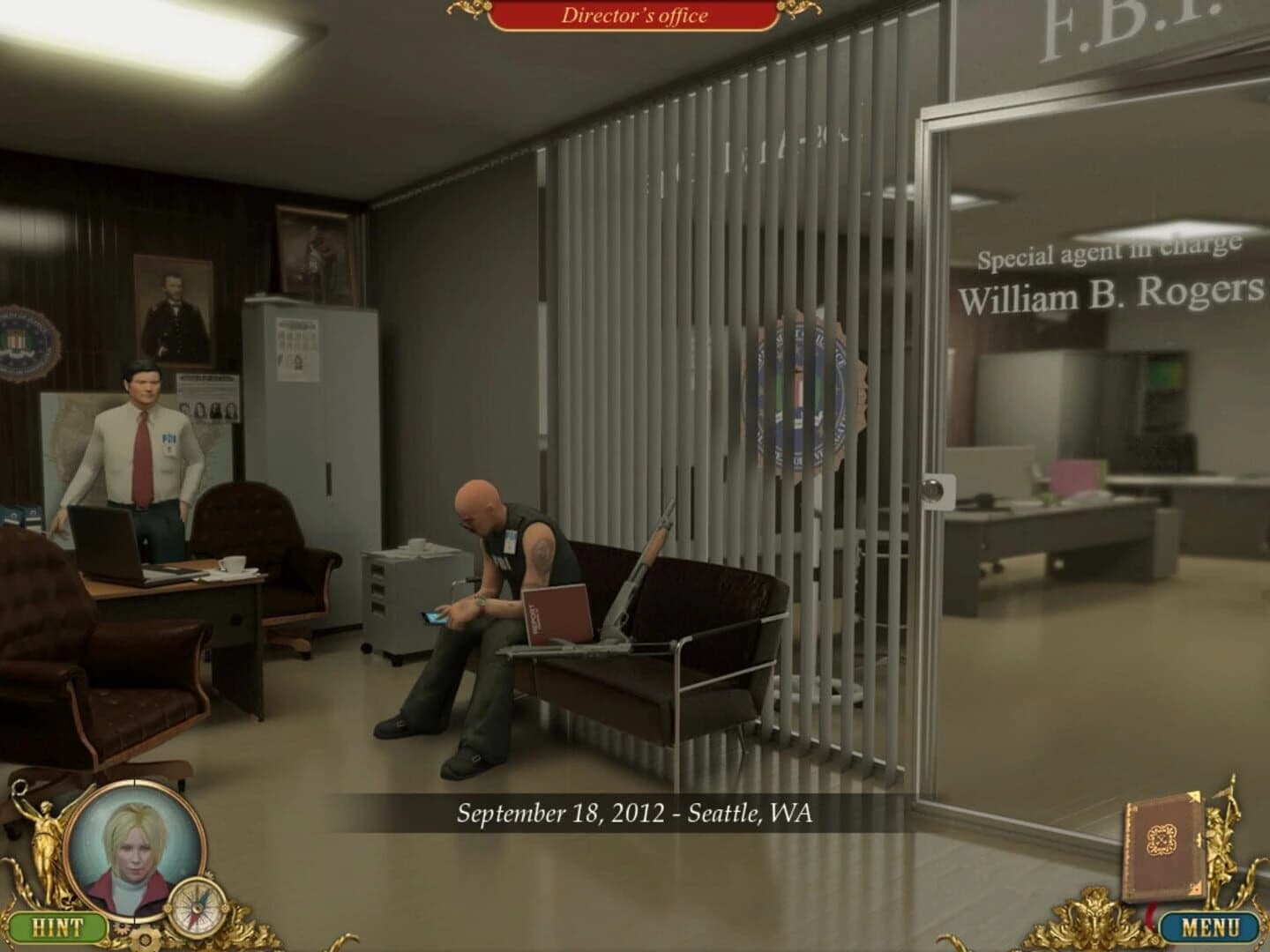Click the bald agent's phone
The width and height of the screenshot is (1270, 952).
434,620
